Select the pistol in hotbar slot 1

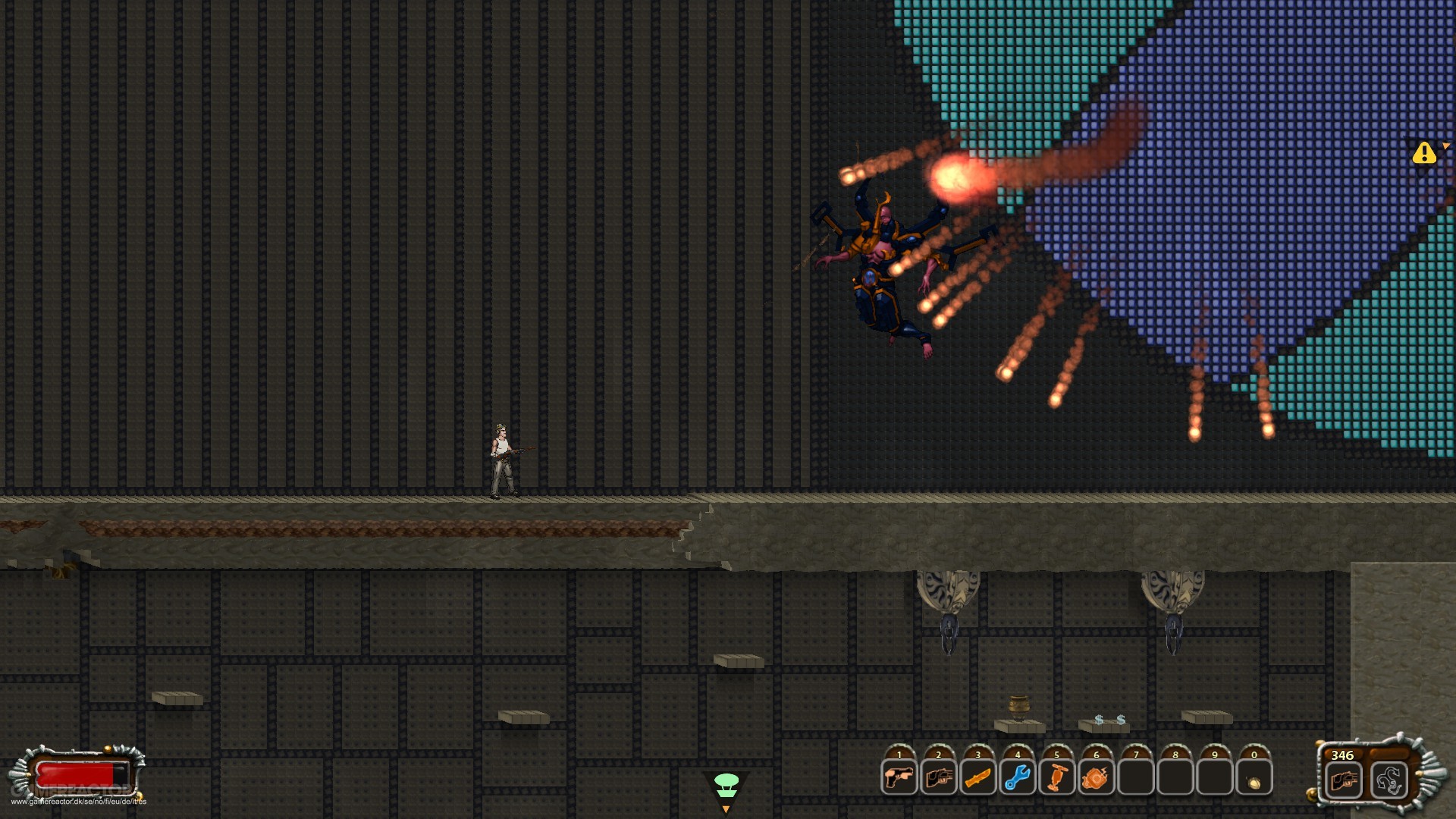click(899, 777)
